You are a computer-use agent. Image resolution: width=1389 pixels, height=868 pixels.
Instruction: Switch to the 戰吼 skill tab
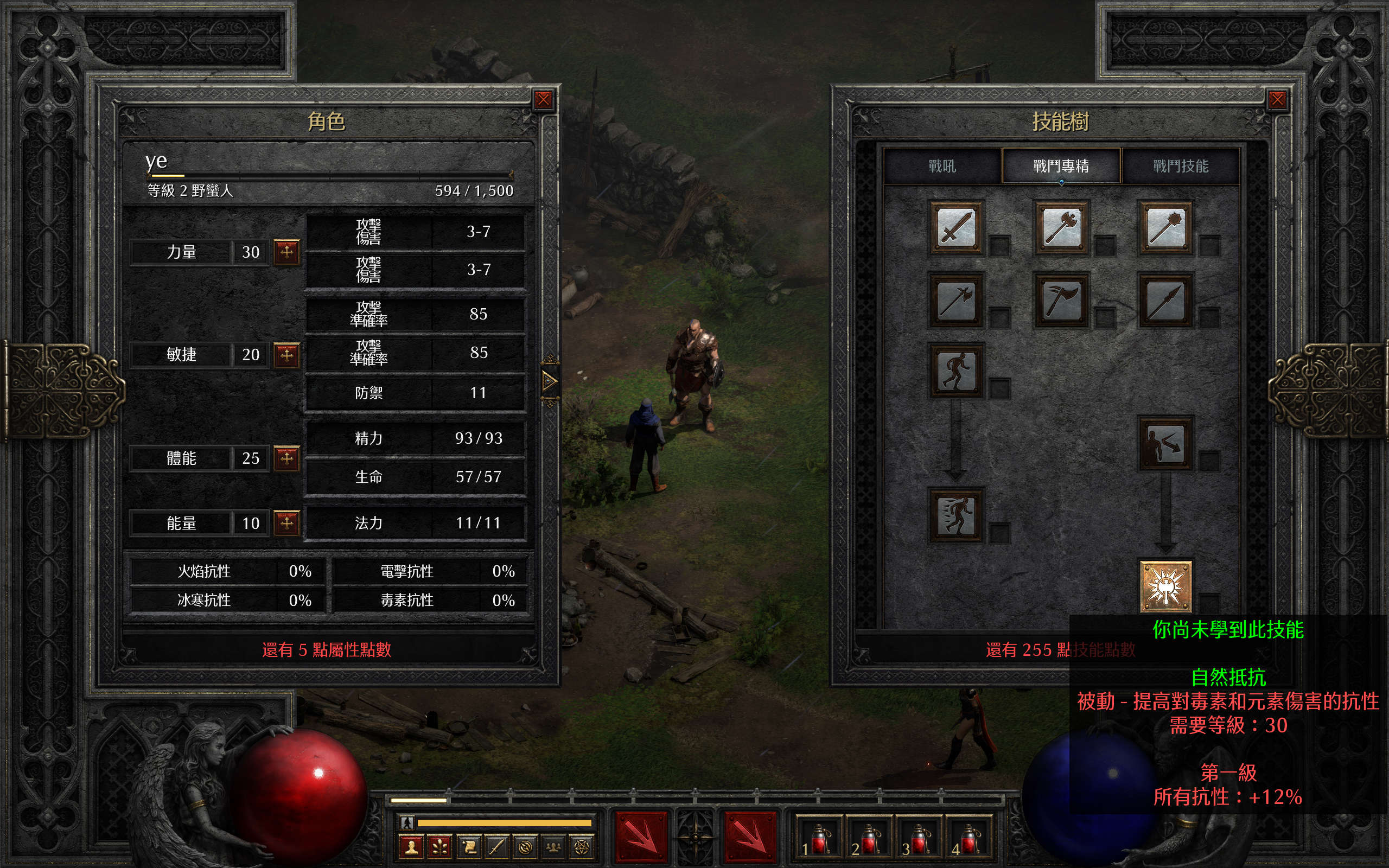coord(942,167)
